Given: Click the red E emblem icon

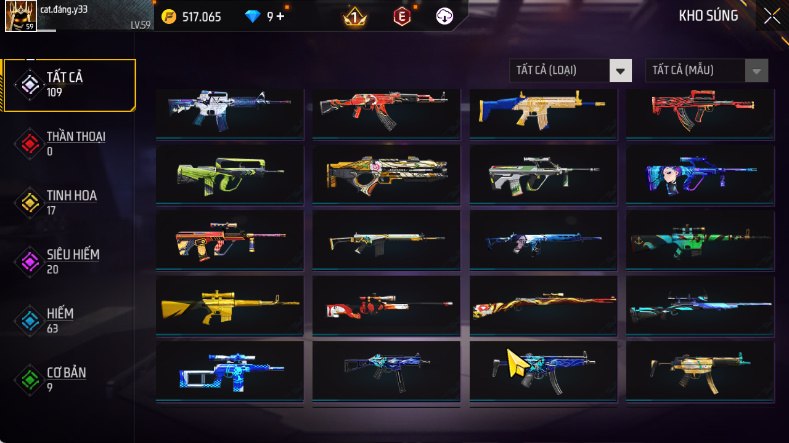Looking at the screenshot, I should coord(401,17).
